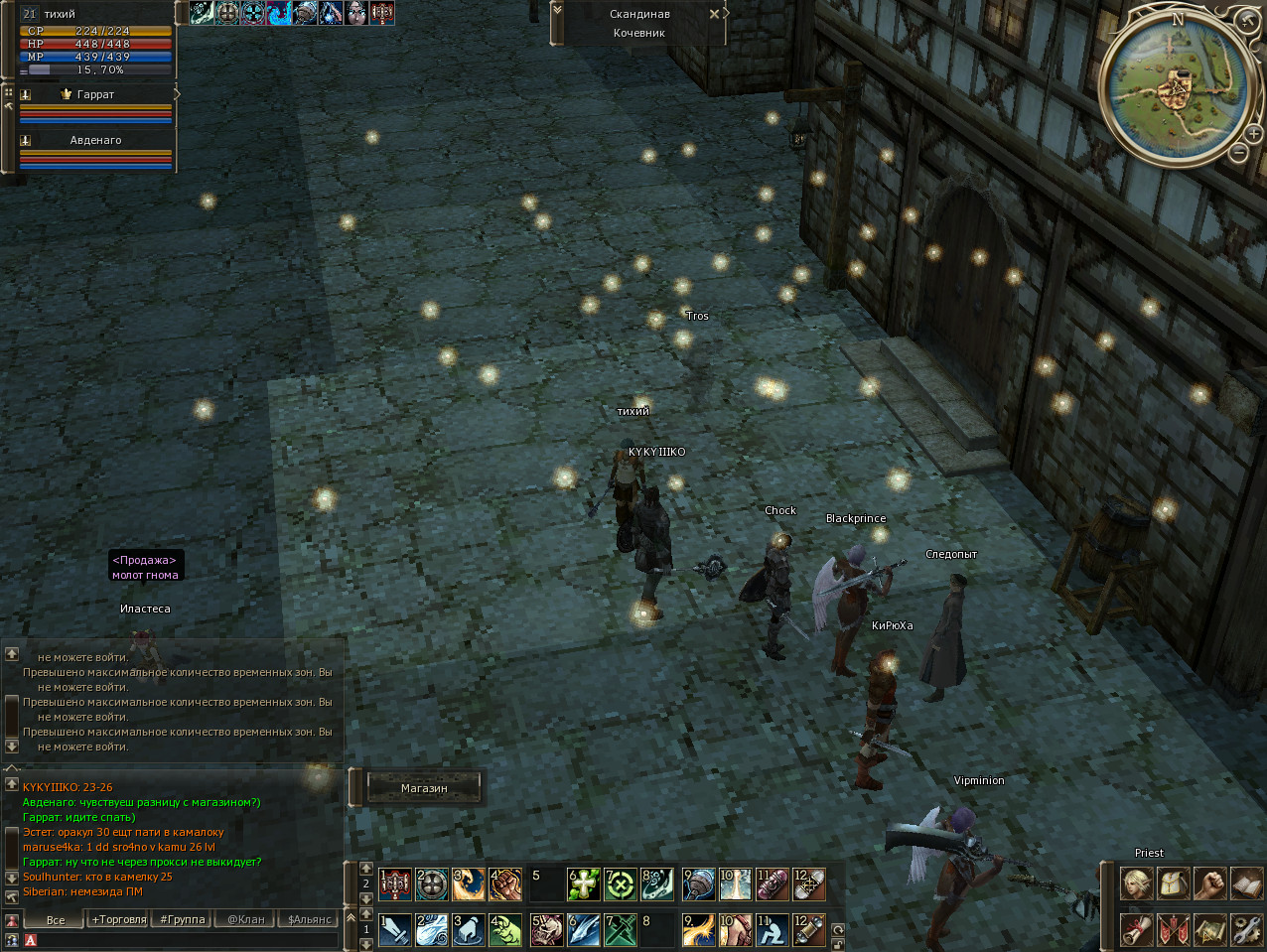1267x952 pixels.
Task: Close the Скандинав target window
Action: pyautogui.click(x=714, y=14)
